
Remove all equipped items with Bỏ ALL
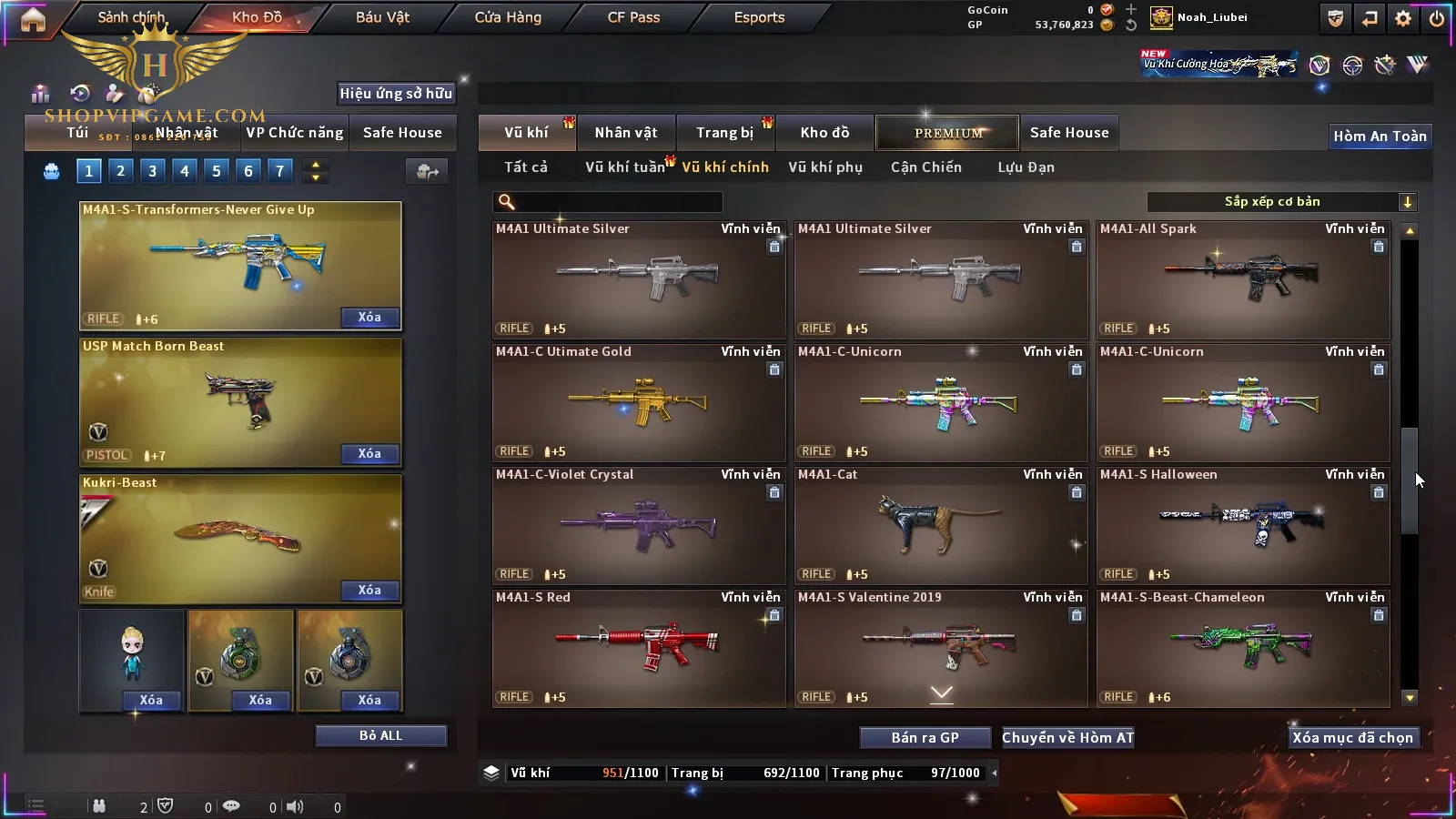pos(380,736)
